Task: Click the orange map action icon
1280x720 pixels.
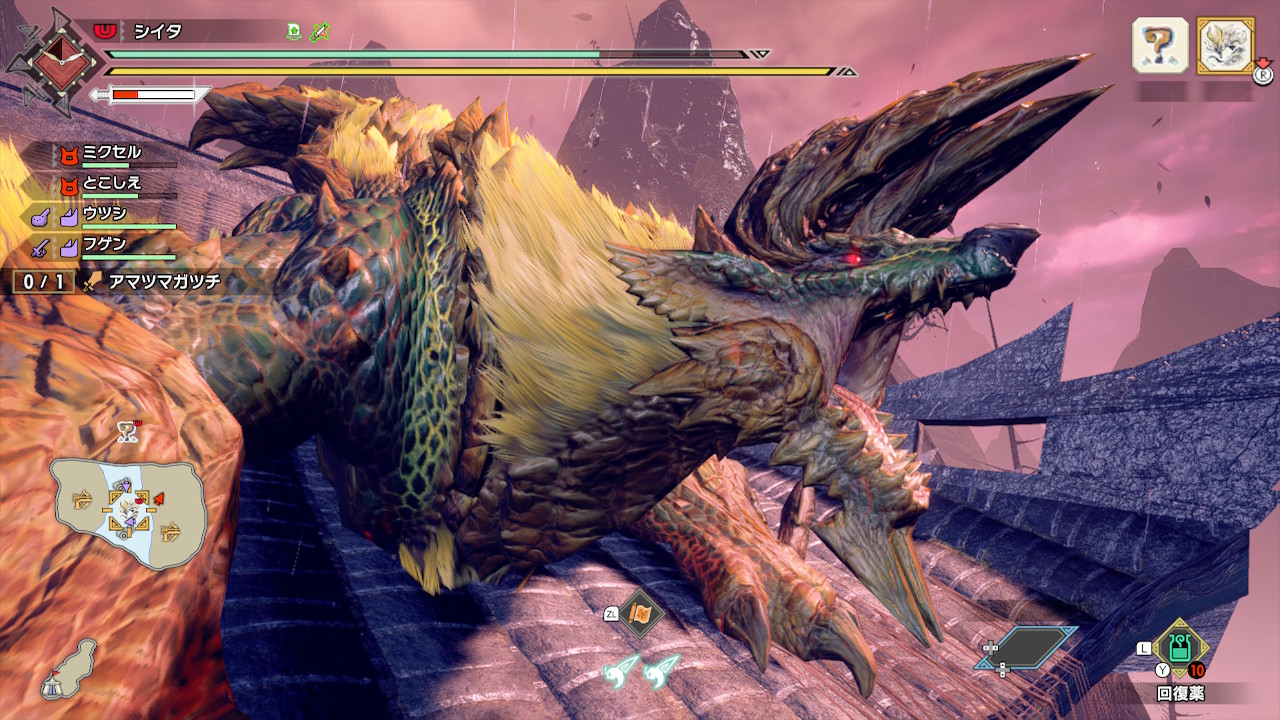Action: click(x=640, y=614)
